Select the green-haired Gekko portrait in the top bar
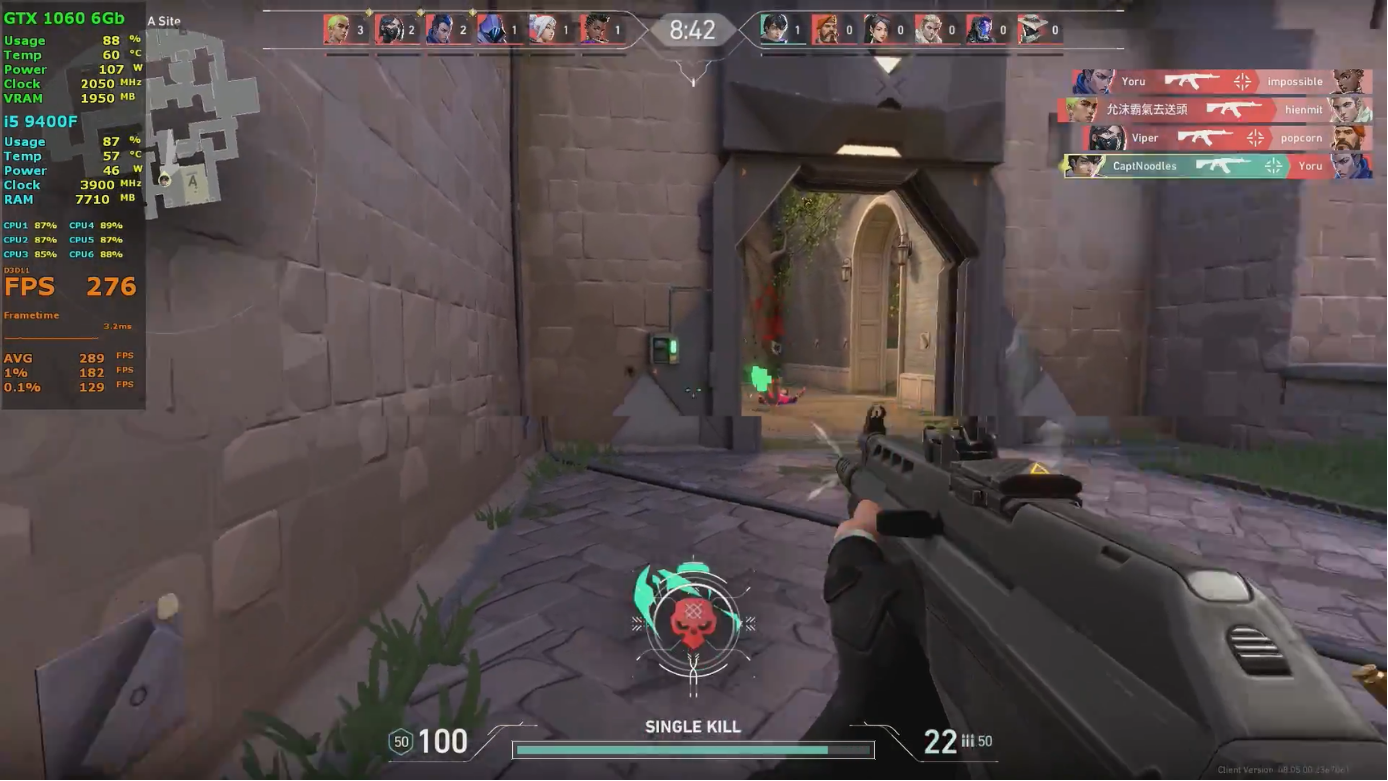Screen dimensions: 1388x781 (x=338, y=30)
